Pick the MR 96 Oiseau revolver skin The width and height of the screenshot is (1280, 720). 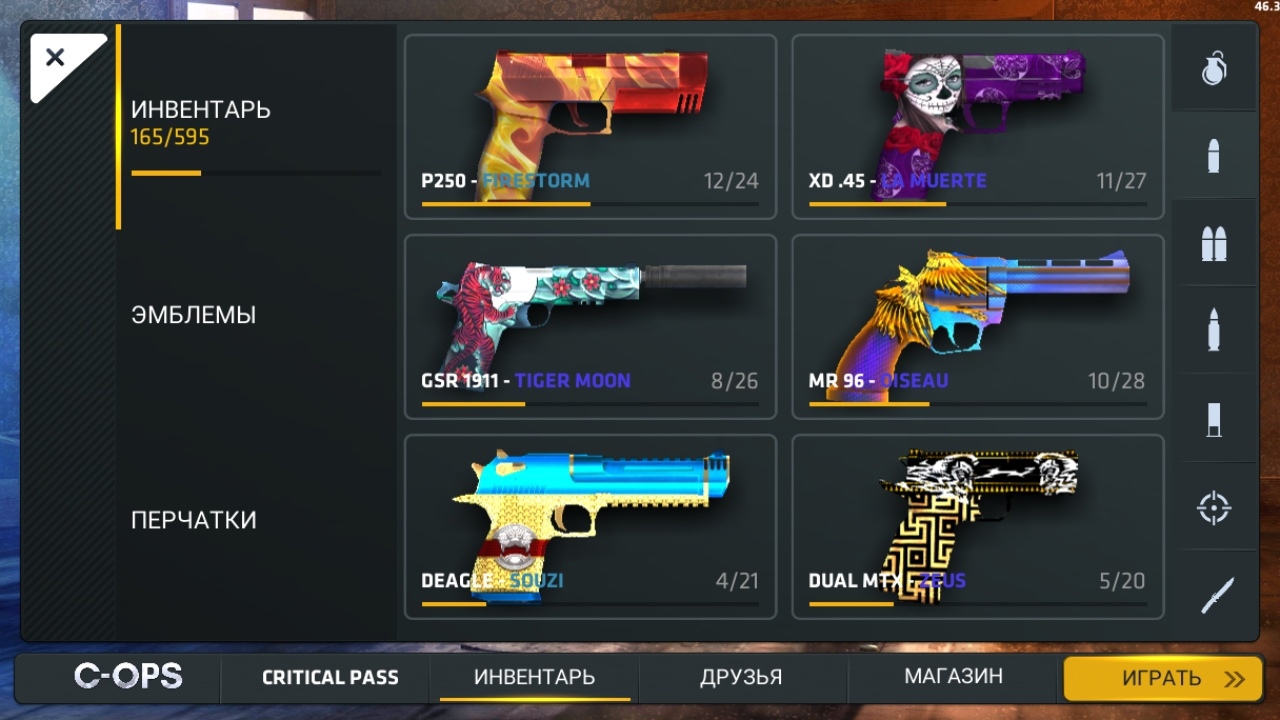coord(977,327)
